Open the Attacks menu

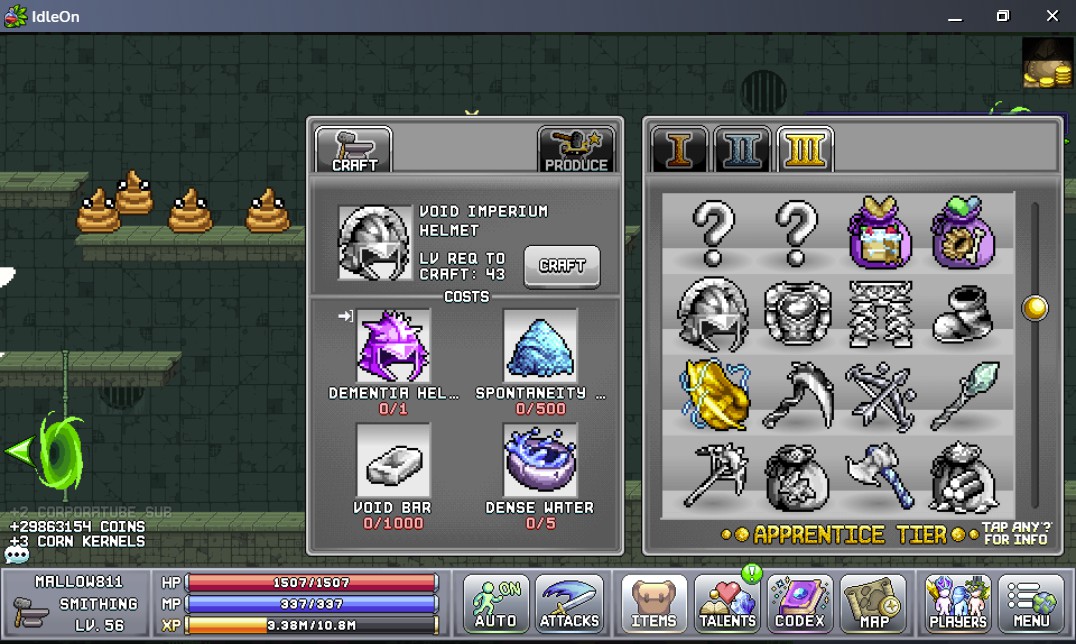pos(569,603)
